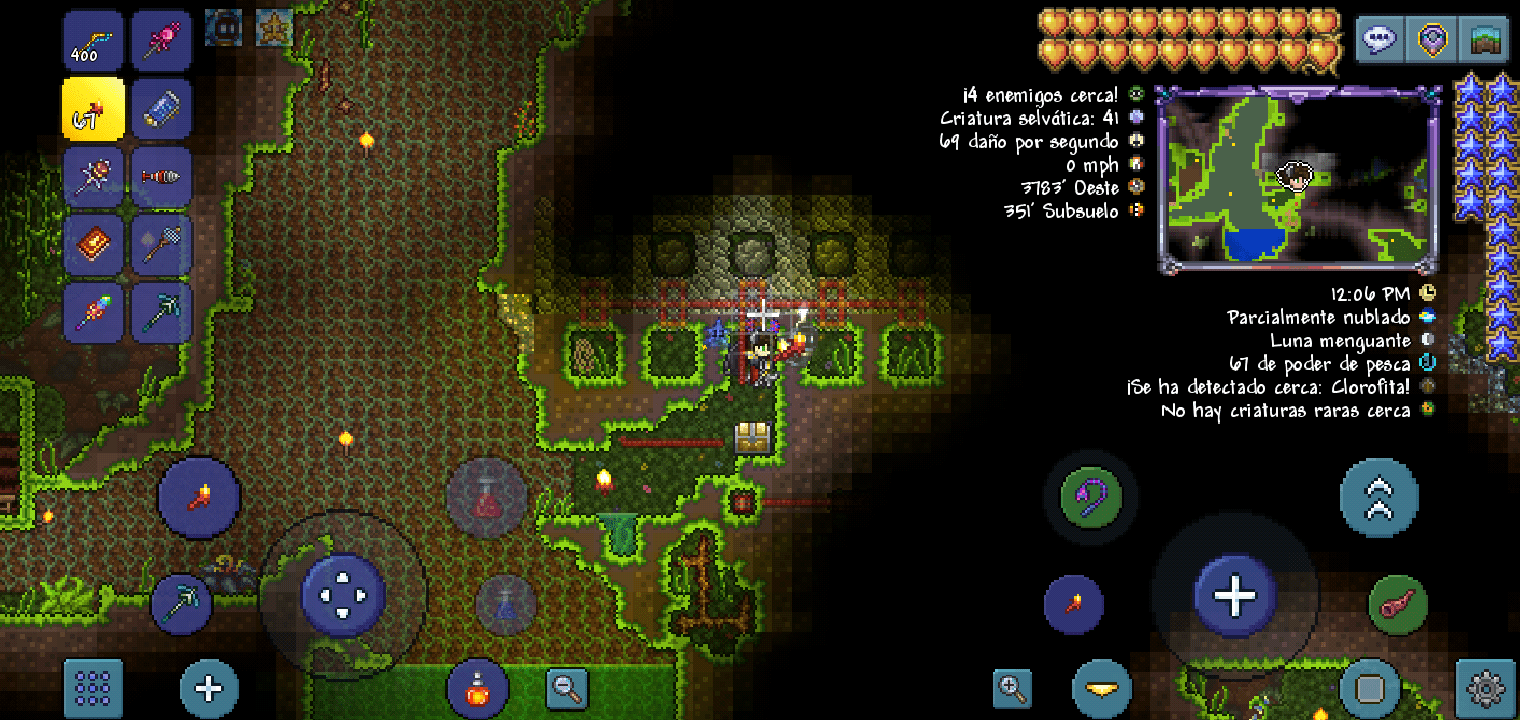Tap the quick-heal potion button at bottom

click(x=478, y=688)
